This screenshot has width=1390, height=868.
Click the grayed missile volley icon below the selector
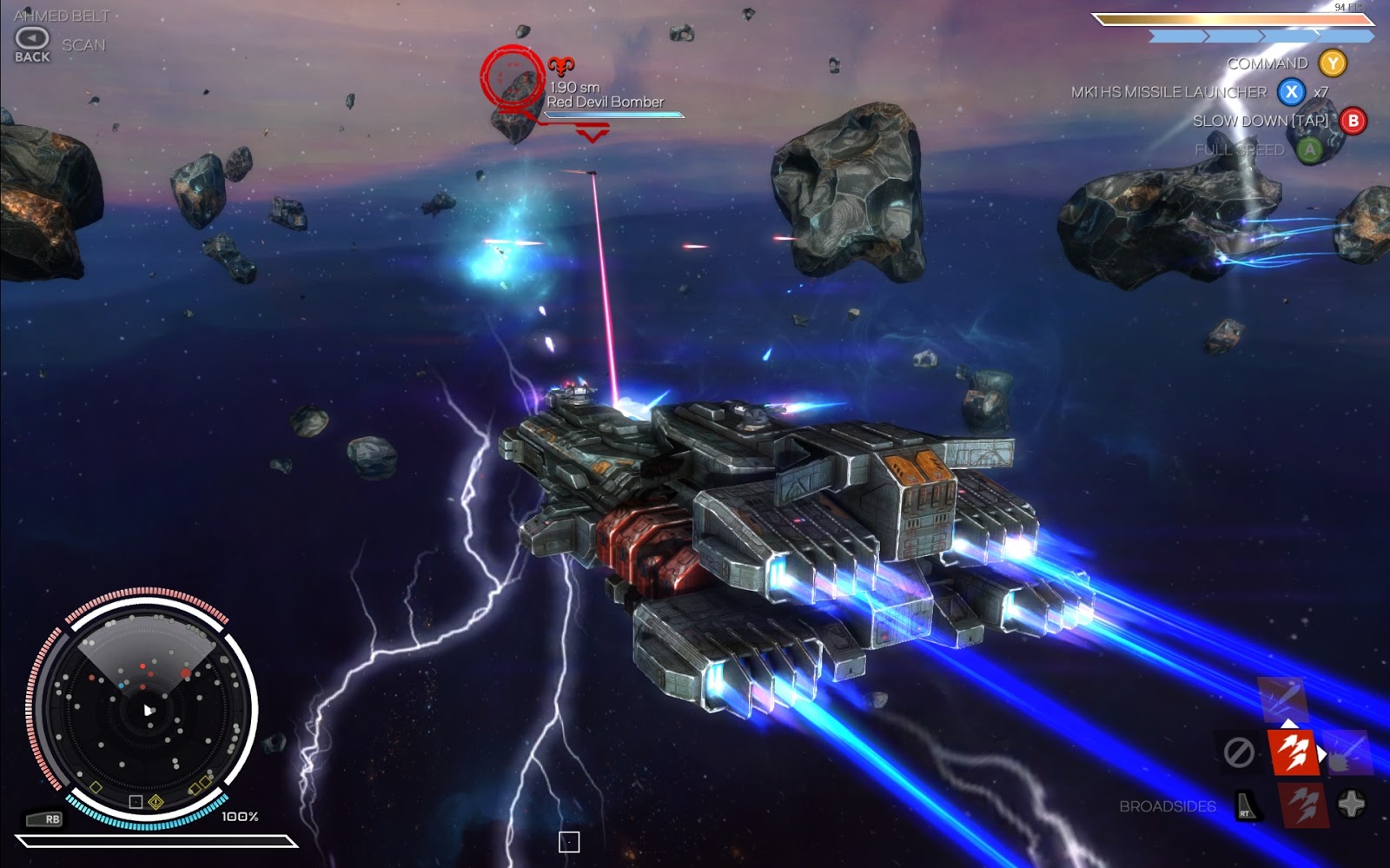(1304, 805)
